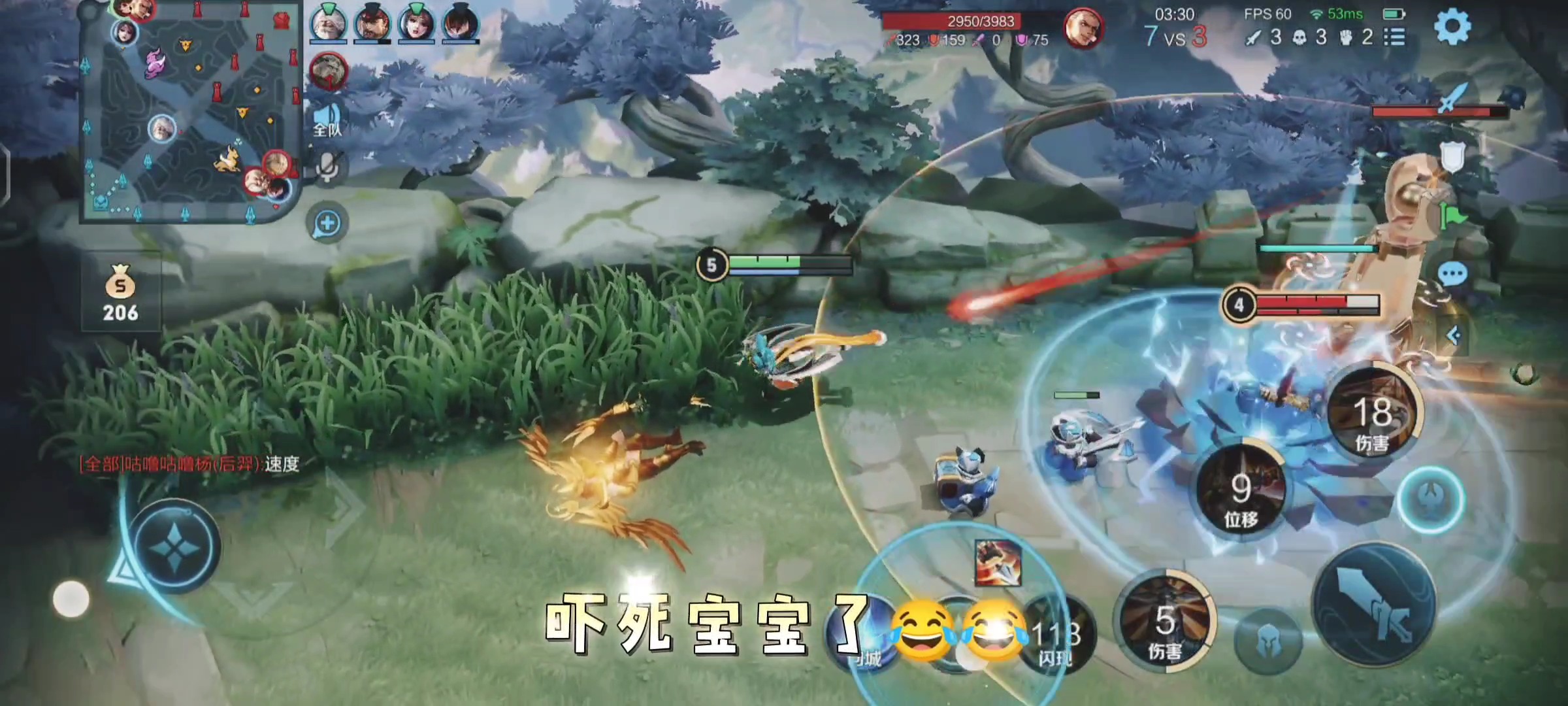
Task: Open the gold shop showing 206
Action: [x=121, y=294]
